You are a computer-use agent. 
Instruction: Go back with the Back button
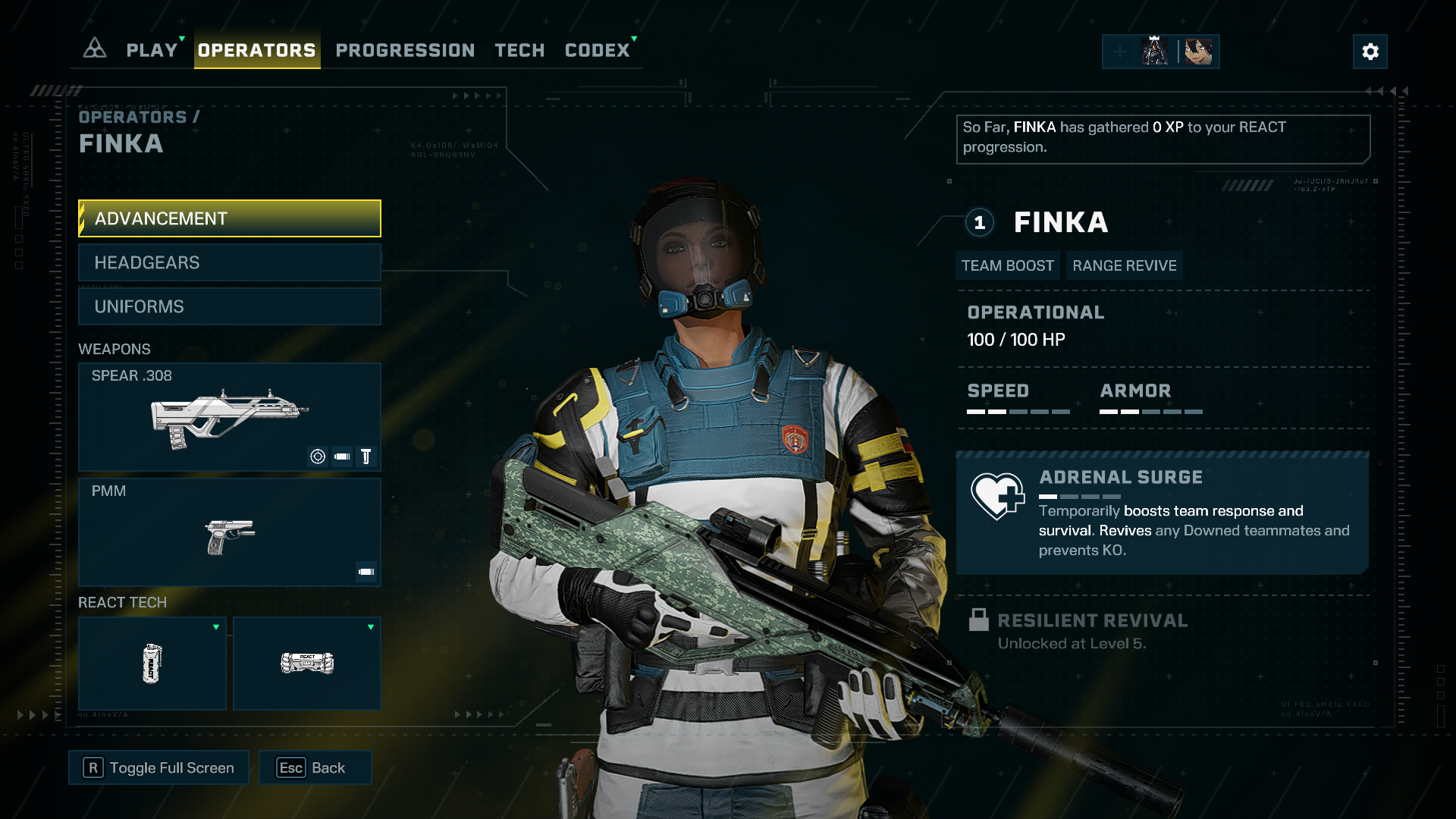(x=315, y=767)
